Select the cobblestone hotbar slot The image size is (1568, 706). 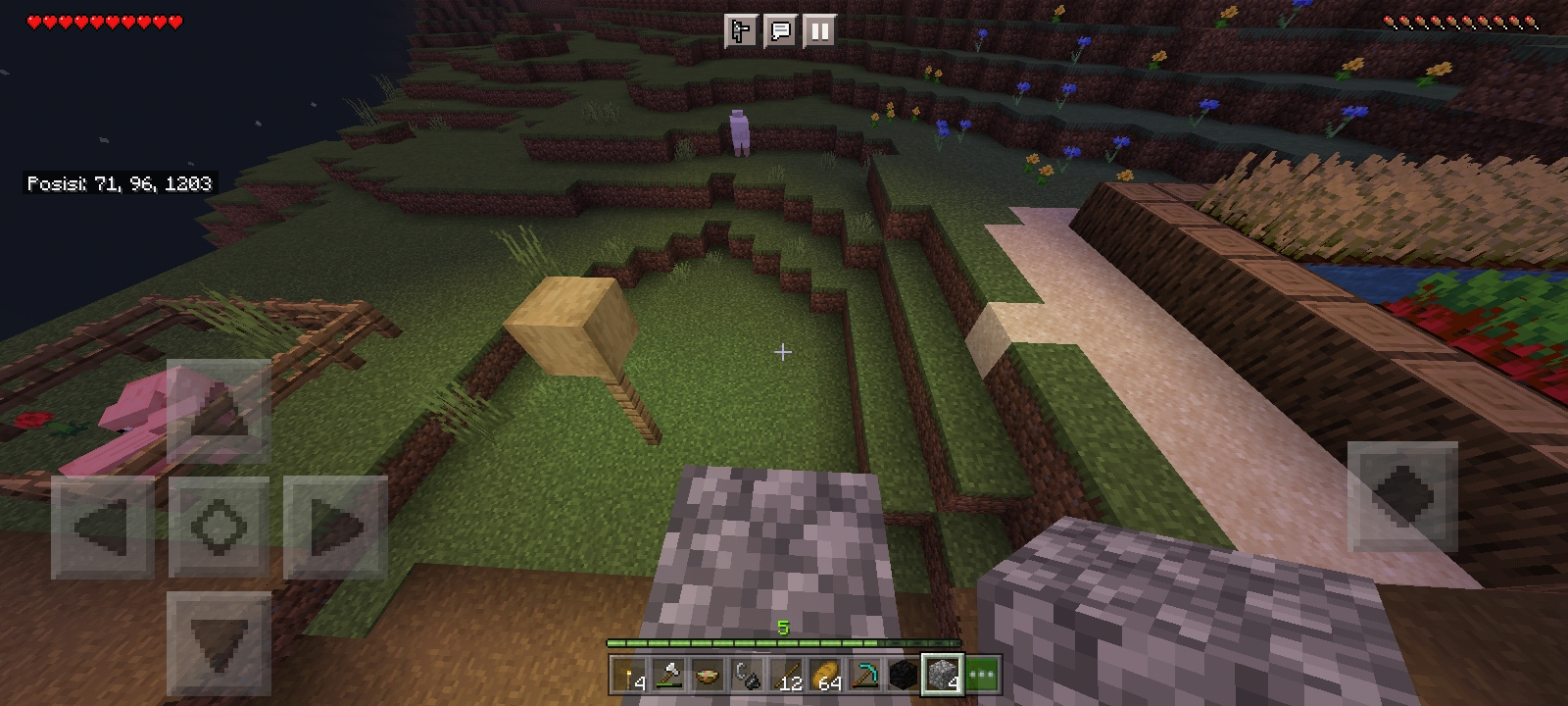[x=943, y=676]
